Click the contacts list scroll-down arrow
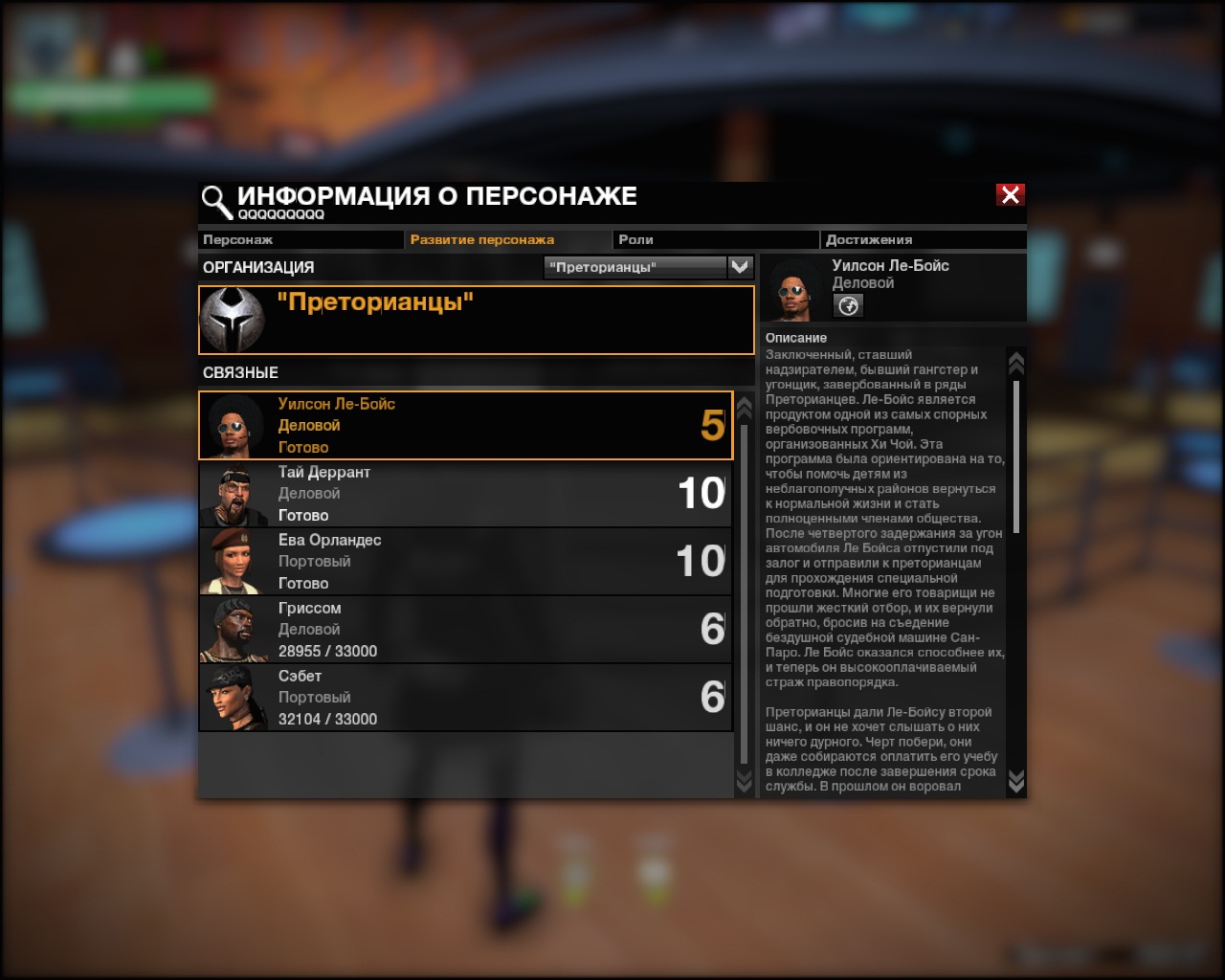The height and width of the screenshot is (980, 1225). [744, 781]
